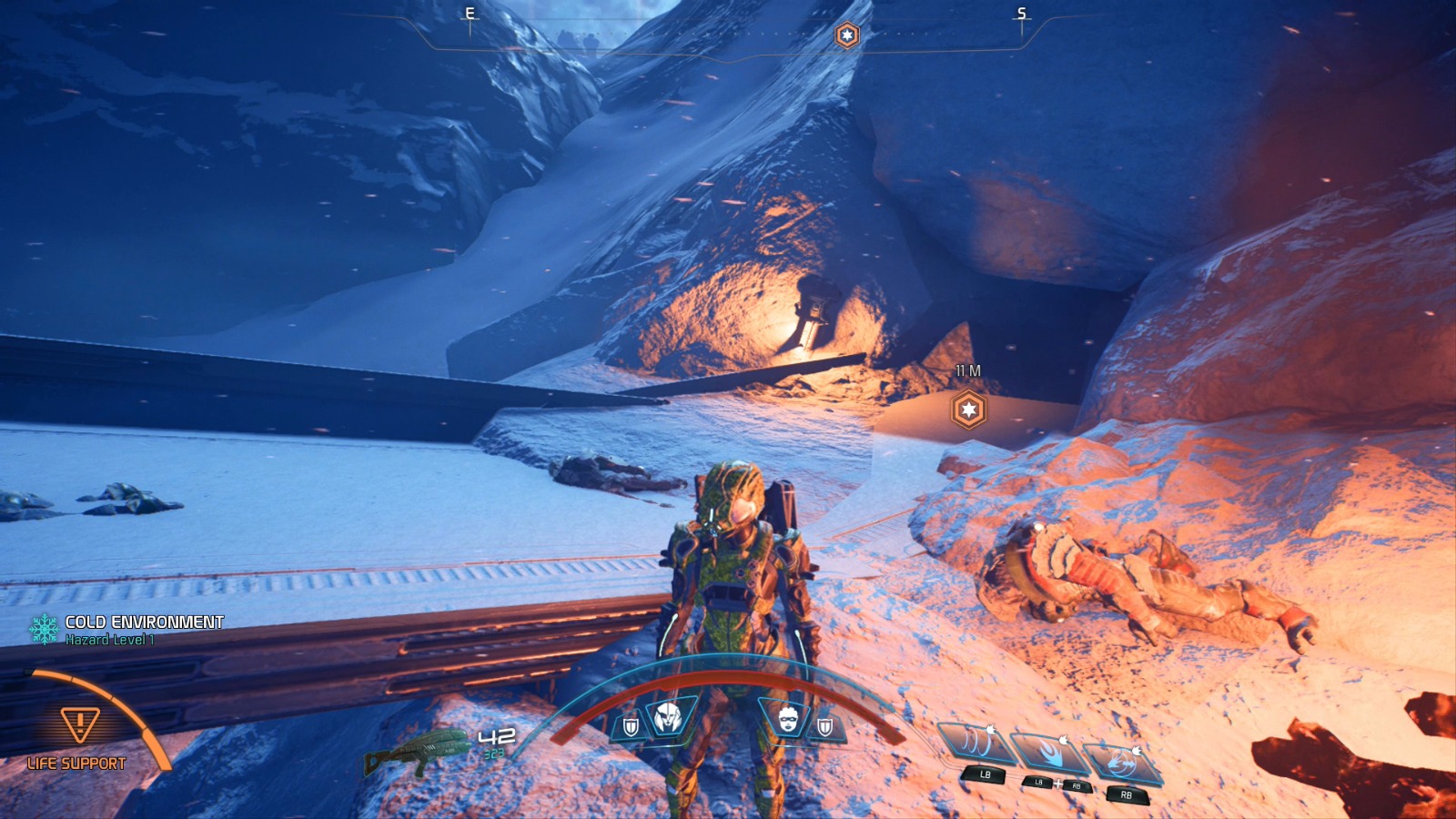
Task: Click the Cold Environment snowflake hazard icon
Action: (x=44, y=629)
